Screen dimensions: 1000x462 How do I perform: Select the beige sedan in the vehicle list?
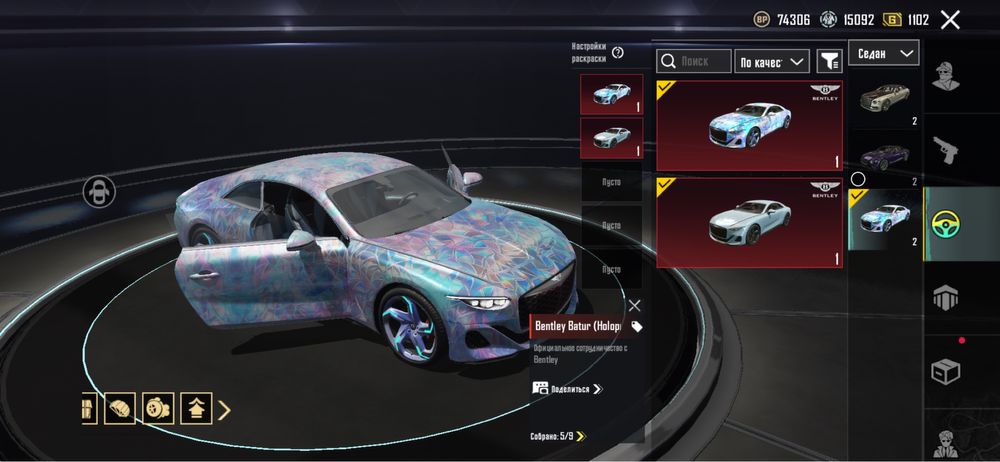point(885,100)
